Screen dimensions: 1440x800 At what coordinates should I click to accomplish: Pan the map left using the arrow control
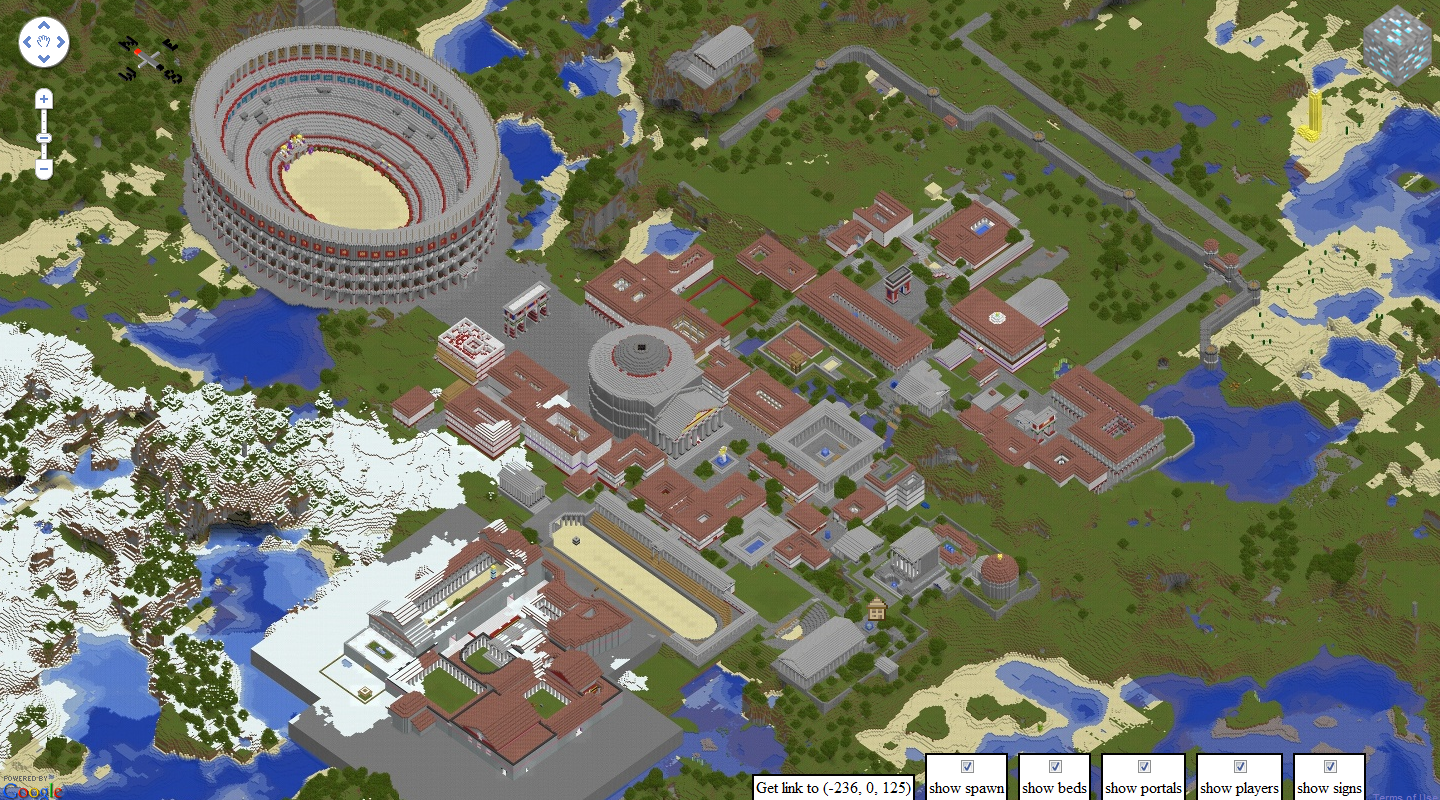click(x=29, y=43)
